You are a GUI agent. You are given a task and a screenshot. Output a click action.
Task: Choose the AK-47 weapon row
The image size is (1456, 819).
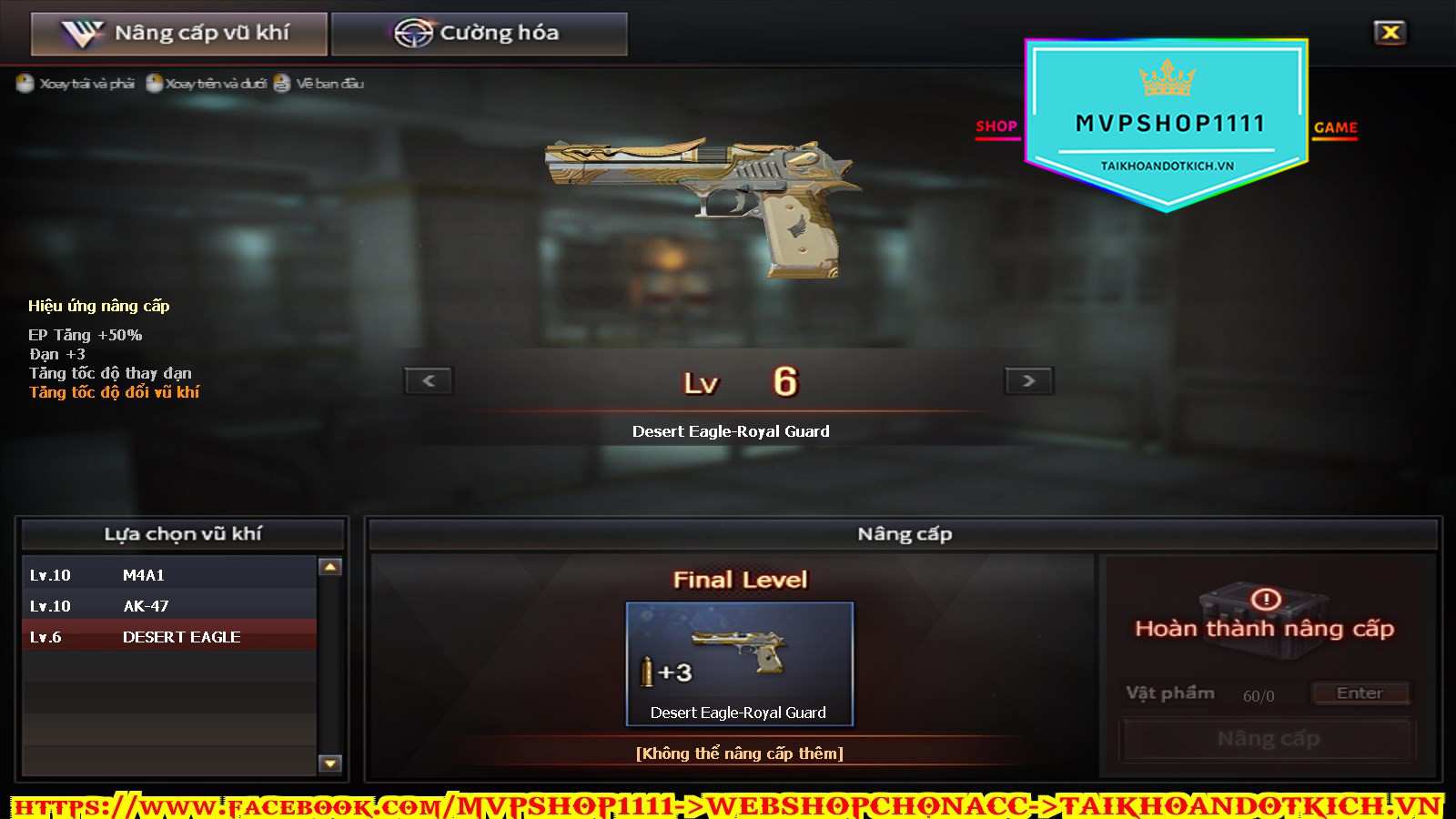click(169, 606)
